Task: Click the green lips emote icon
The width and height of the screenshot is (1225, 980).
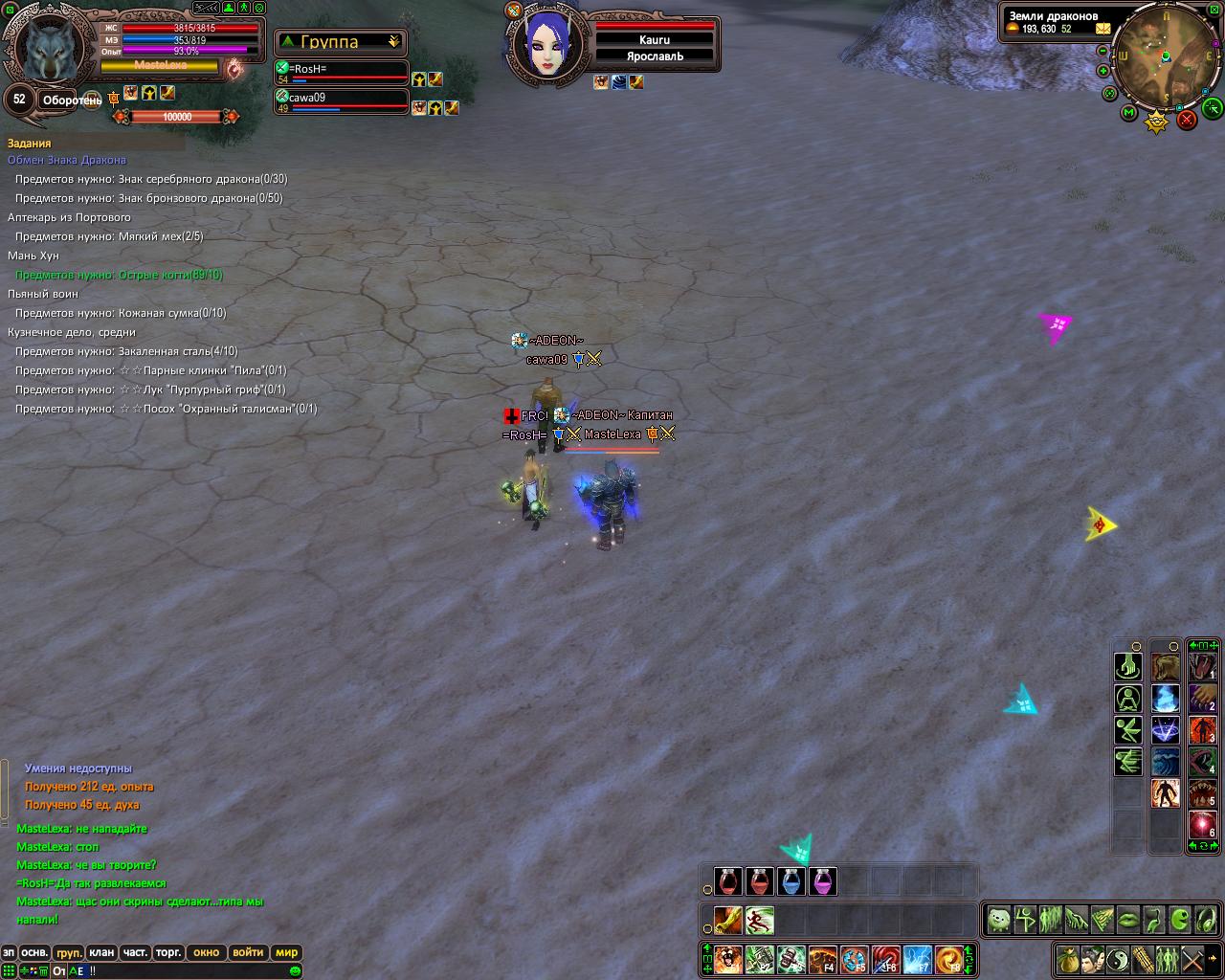Action: 1128,921
